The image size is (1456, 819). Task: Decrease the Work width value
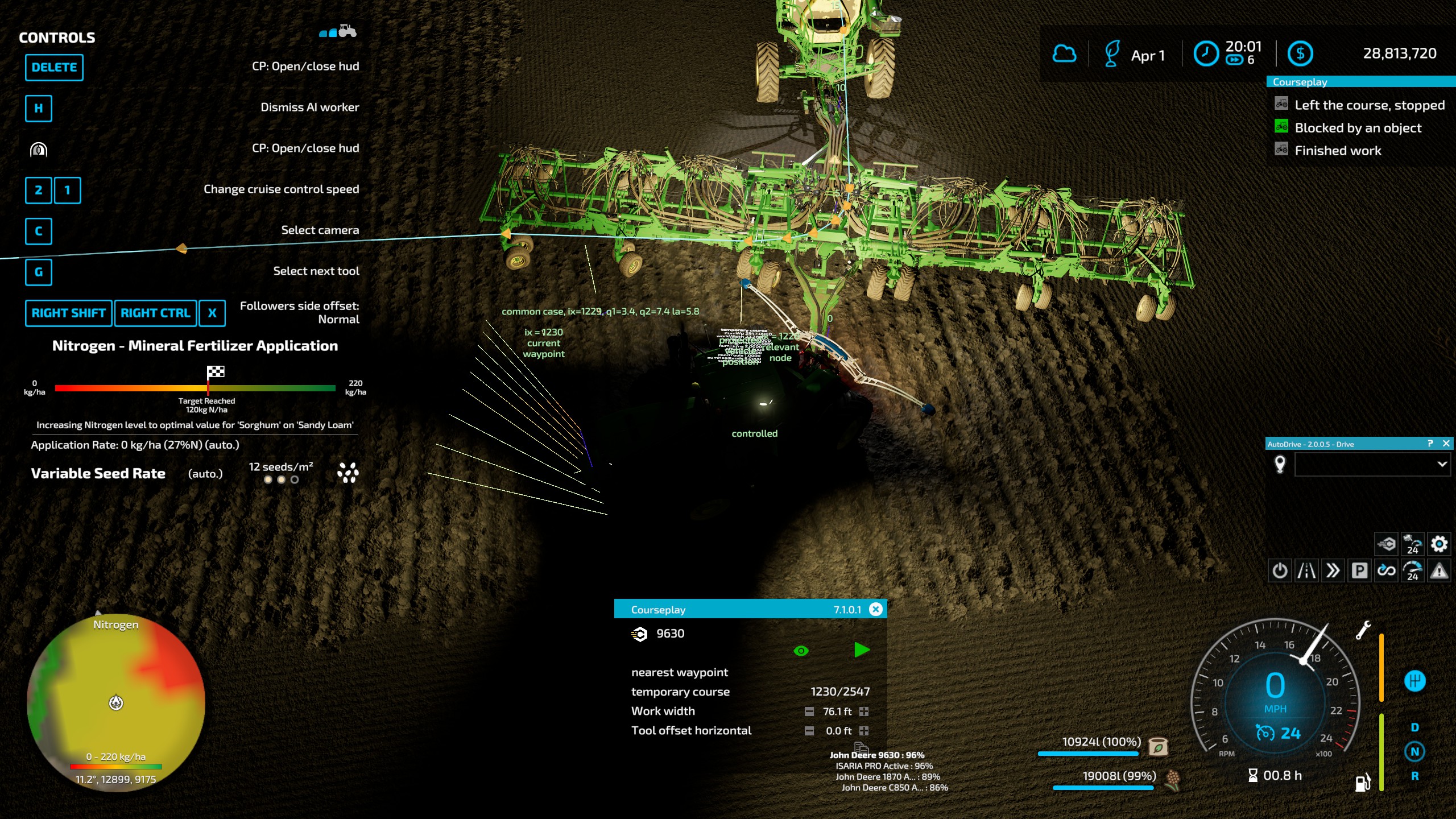pos(809,712)
